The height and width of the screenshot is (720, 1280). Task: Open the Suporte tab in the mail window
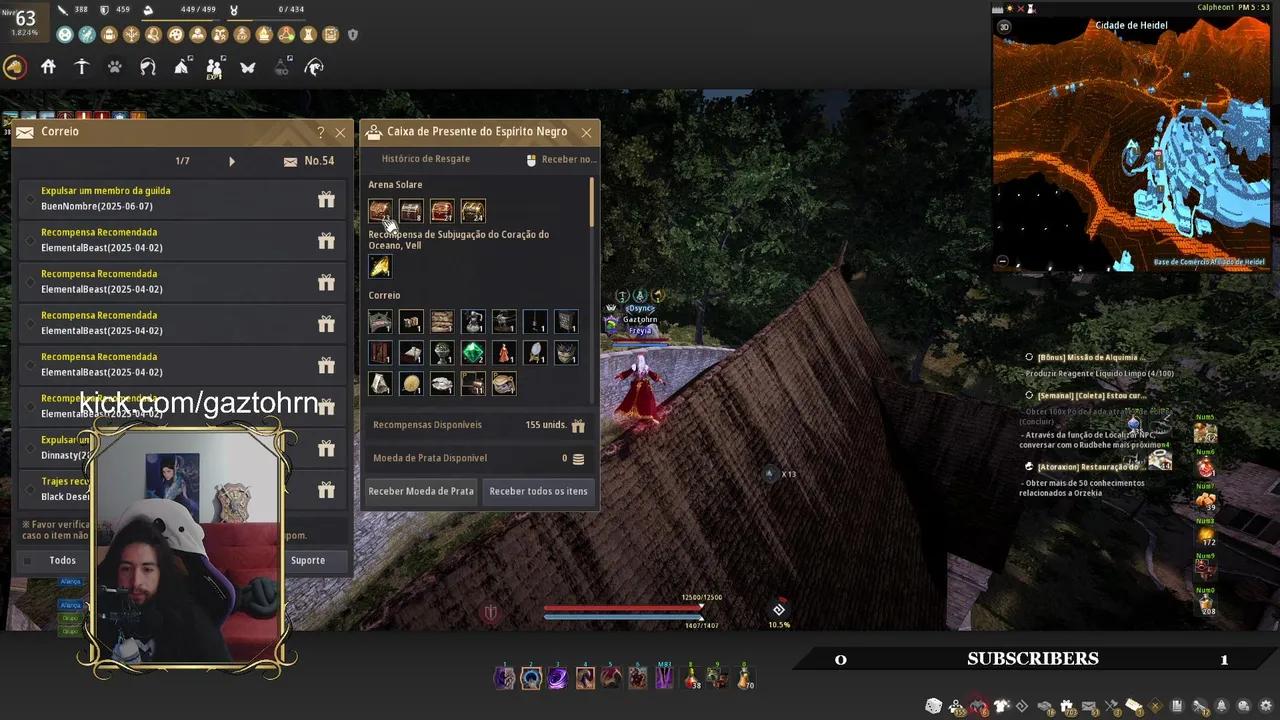[x=308, y=560]
